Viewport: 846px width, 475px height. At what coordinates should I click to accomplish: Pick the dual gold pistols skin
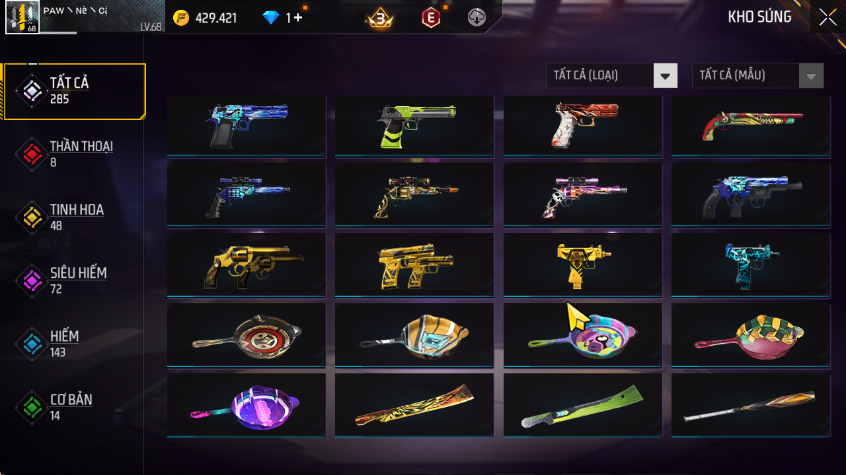pyautogui.click(x=414, y=265)
